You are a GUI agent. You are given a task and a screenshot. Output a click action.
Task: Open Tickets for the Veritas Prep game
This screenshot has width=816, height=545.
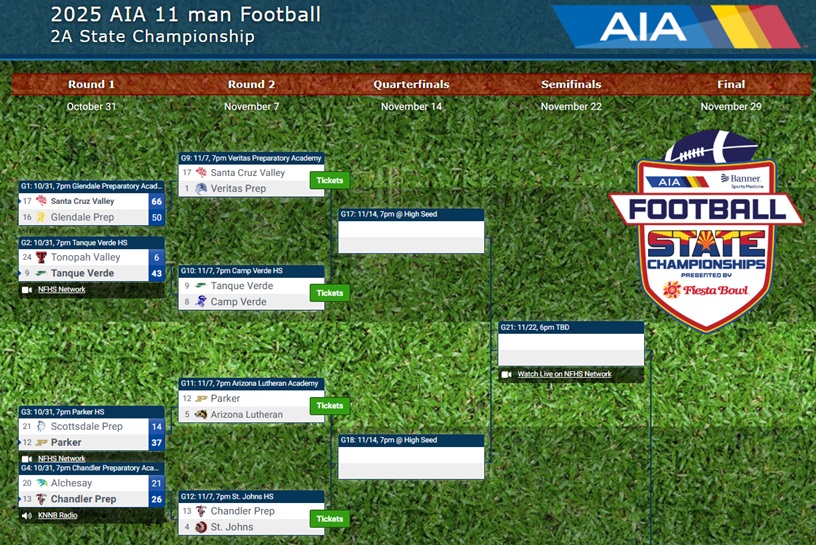point(329,181)
